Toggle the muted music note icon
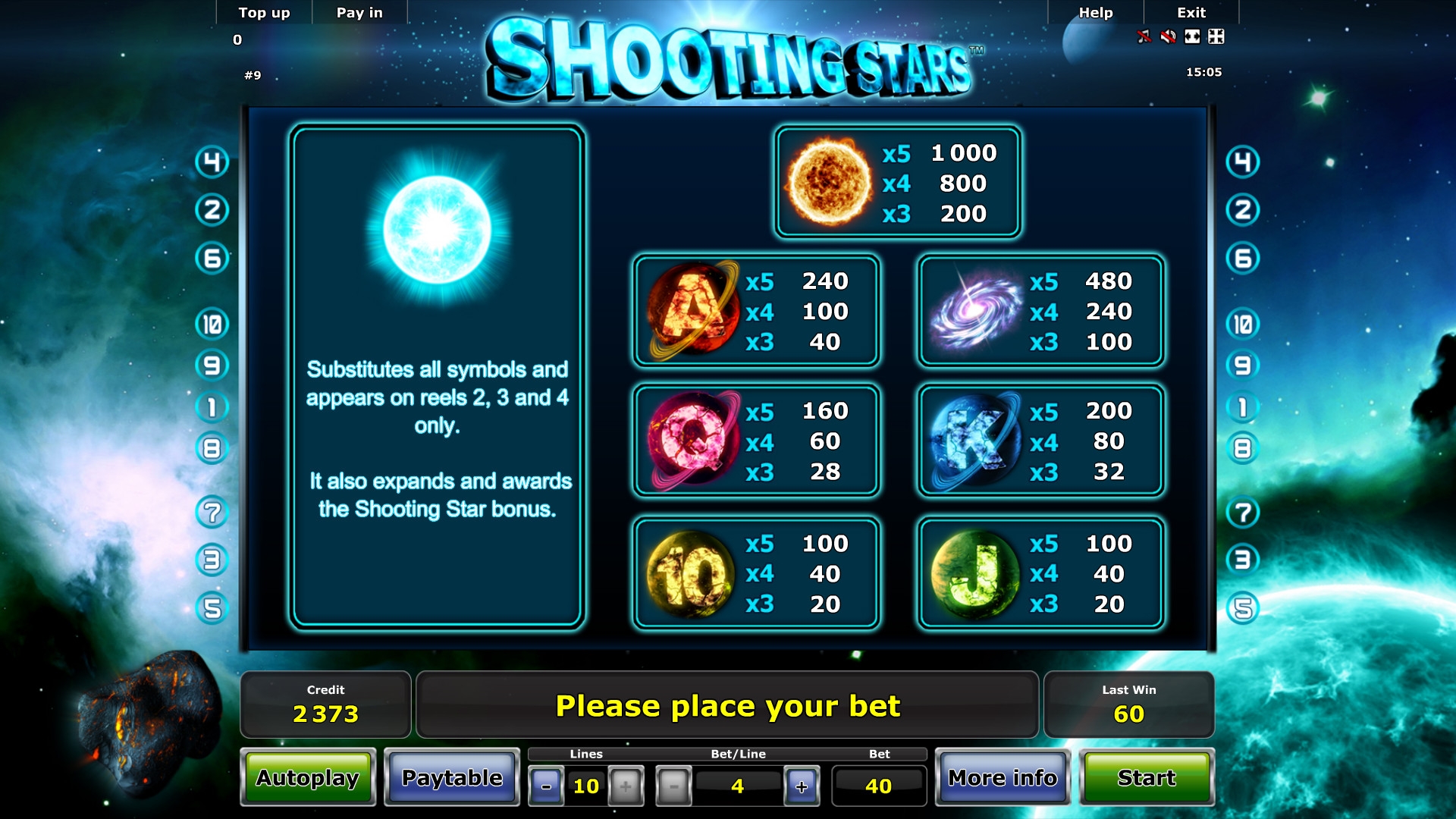Image resolution: width=1456 pixels, height=819 pixels. pyautogui.click(x=1144, y=36)
